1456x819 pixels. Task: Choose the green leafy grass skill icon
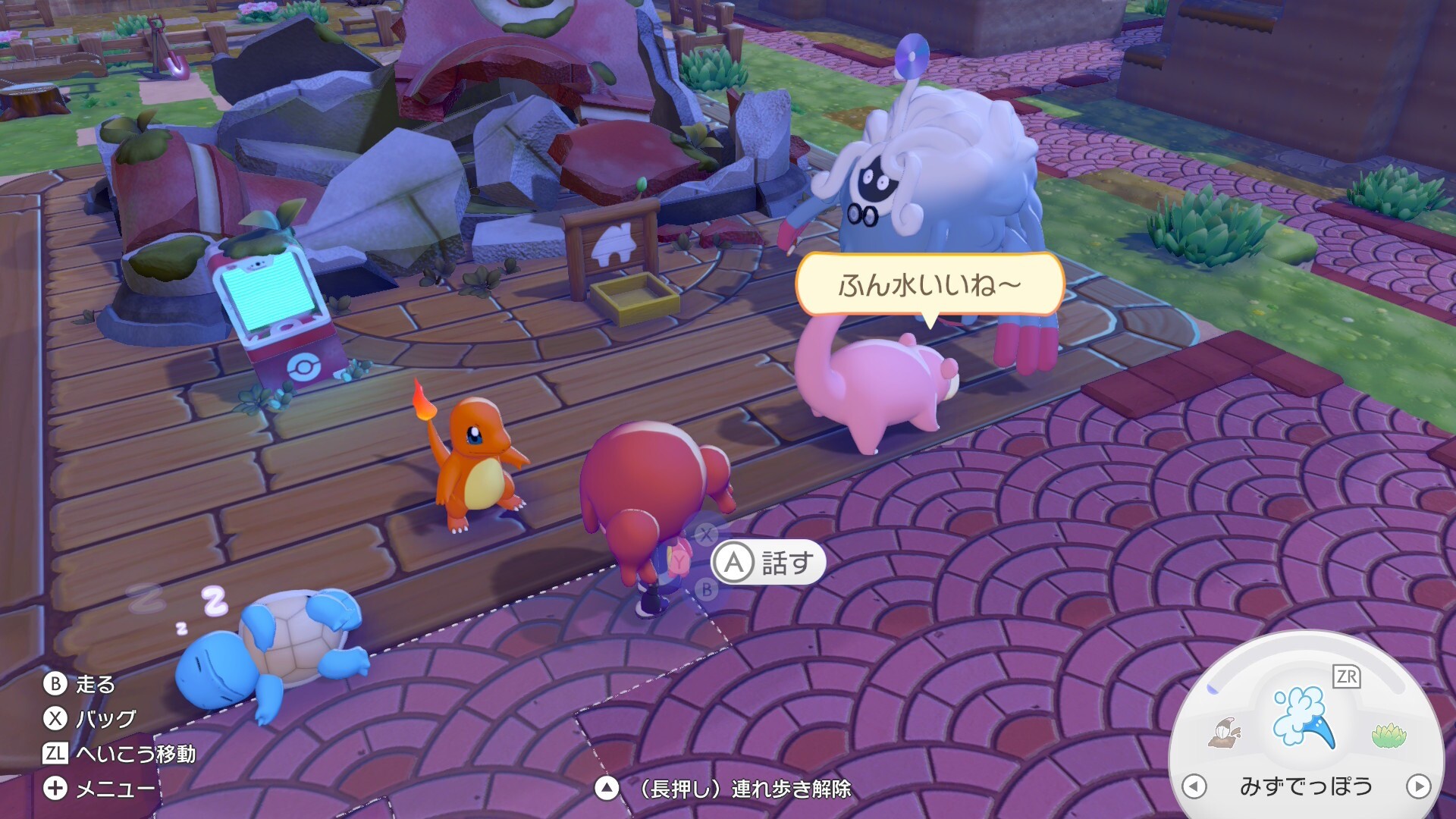(1389, 735)
